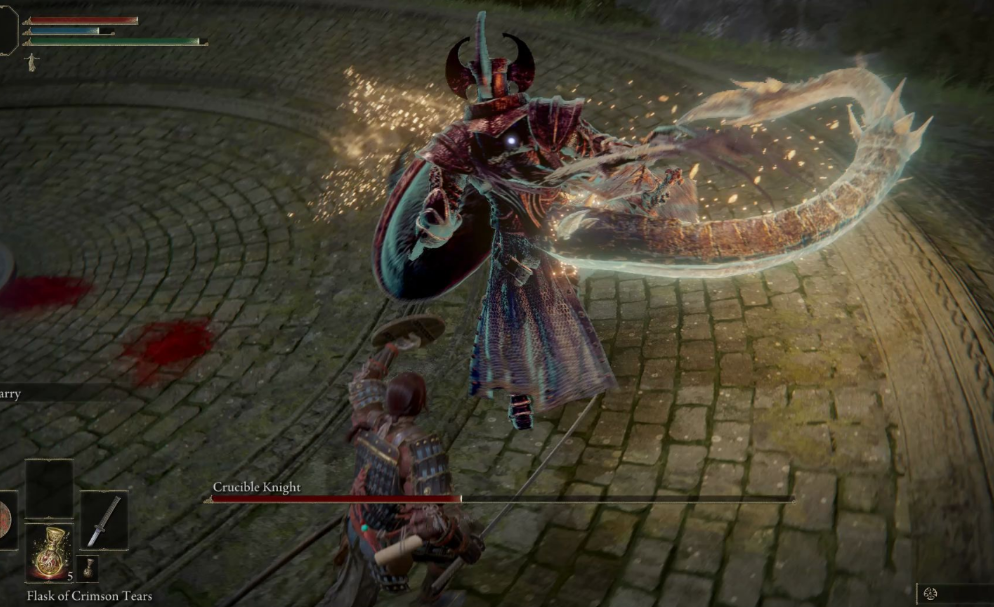Choose the small pouch flask icon
Viewport: 994px width, 607px height.
(x=90, y=568)
